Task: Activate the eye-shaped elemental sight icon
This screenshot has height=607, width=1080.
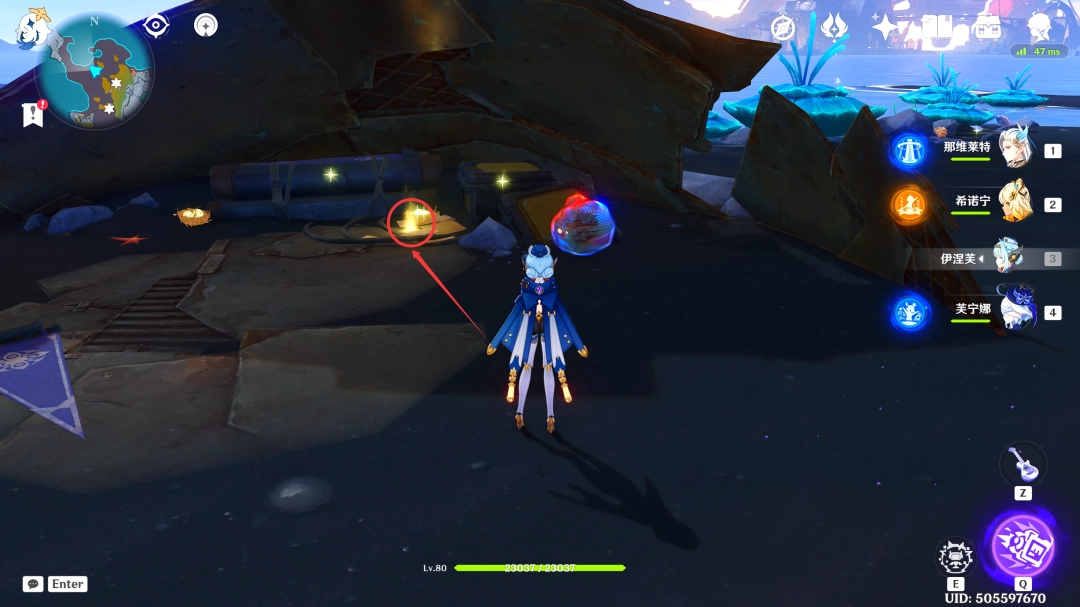Action: pyautogui.click(x=156, y=25)
